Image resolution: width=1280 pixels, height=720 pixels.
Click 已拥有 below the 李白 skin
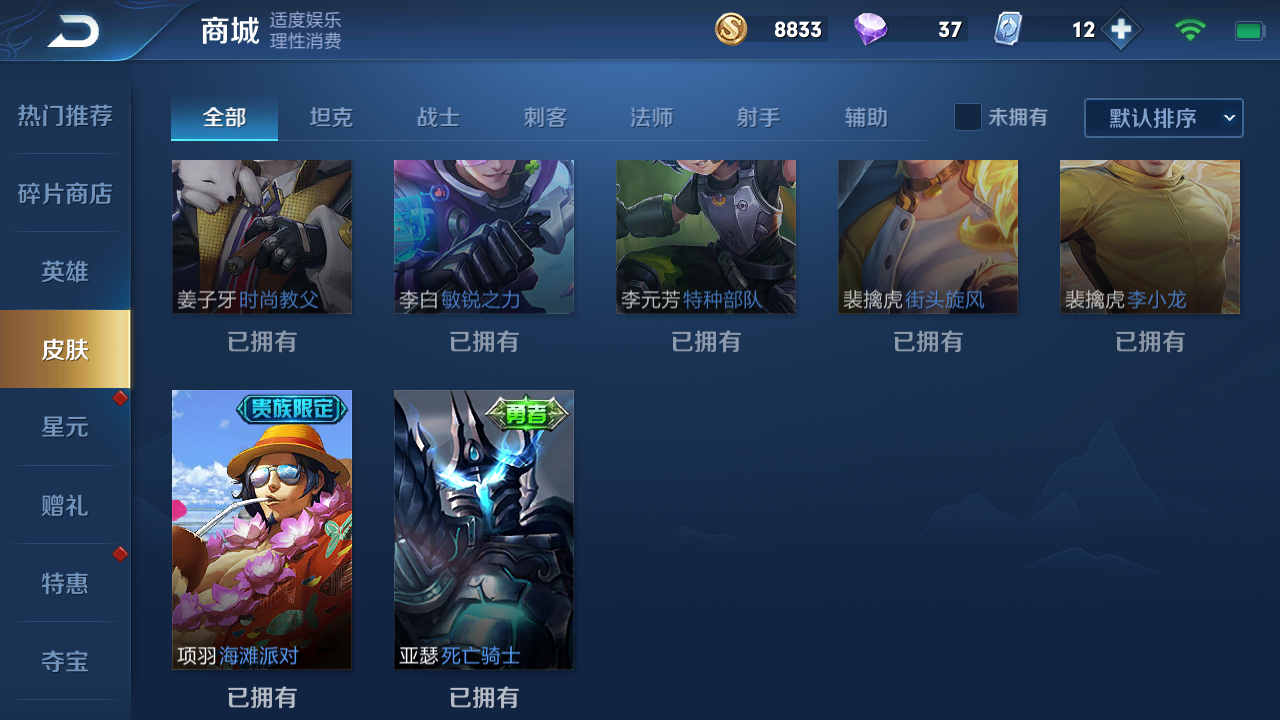[x=483, y=342]
